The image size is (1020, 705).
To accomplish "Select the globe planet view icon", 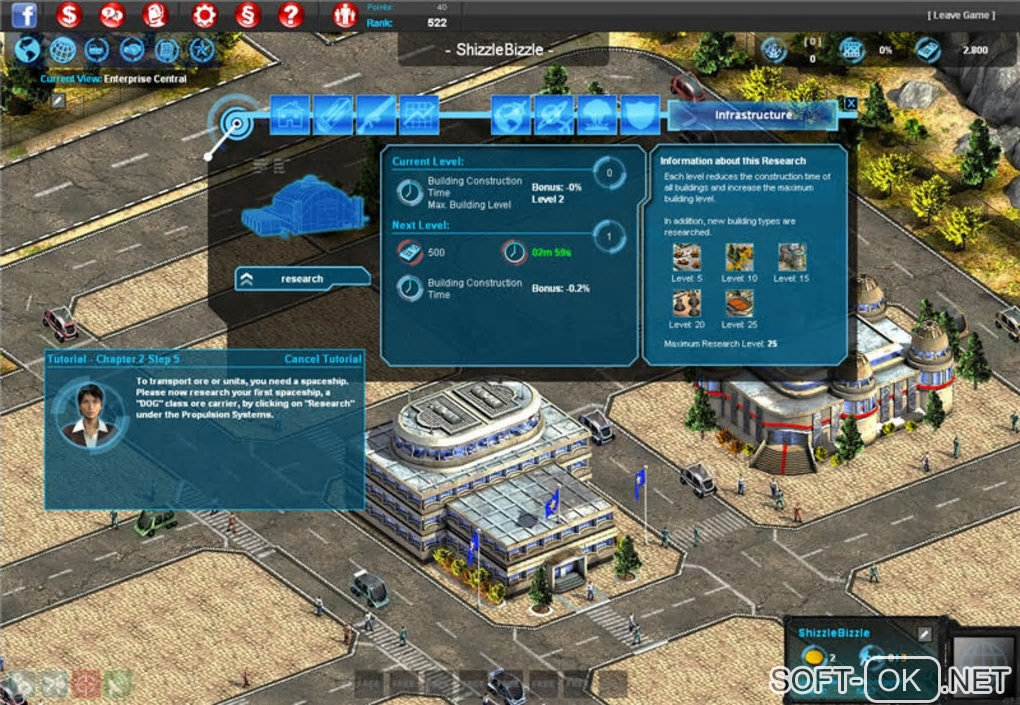I will [x=27, y=49].
